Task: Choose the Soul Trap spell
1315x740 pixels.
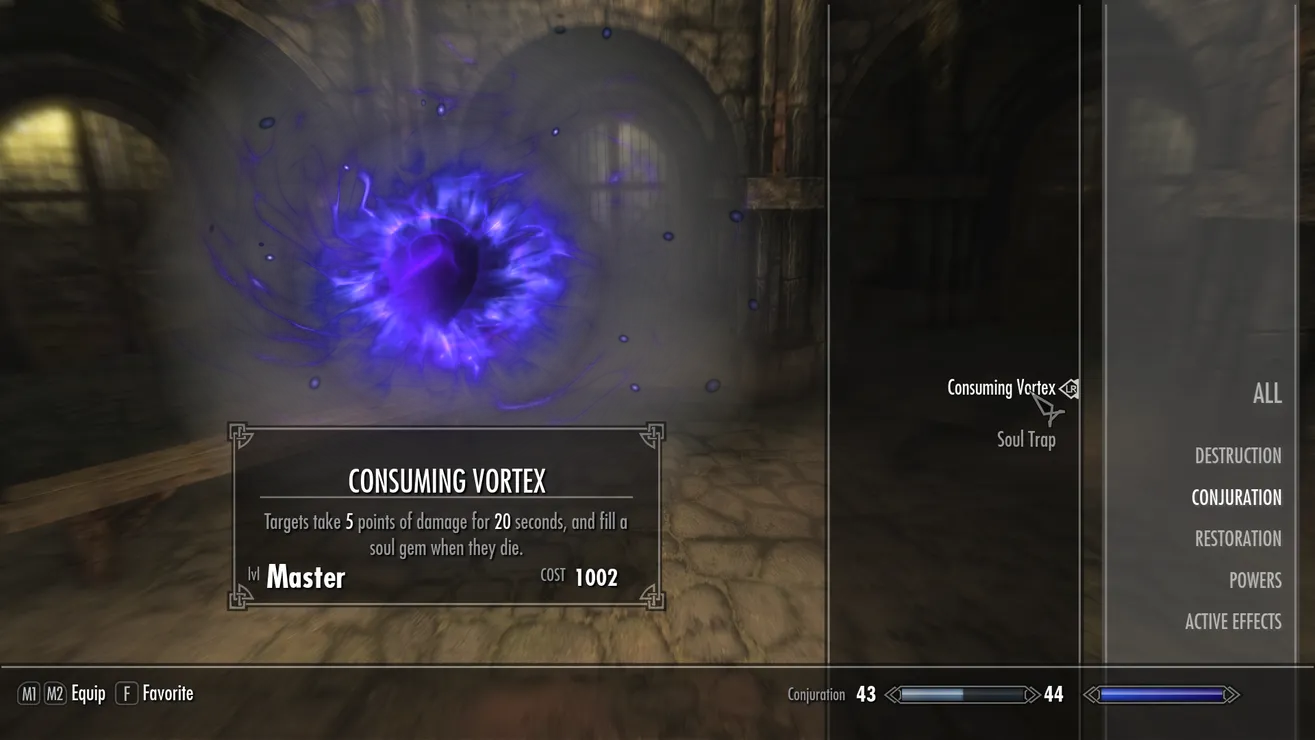Action: pyautogui.click(x=1026, y=439)
